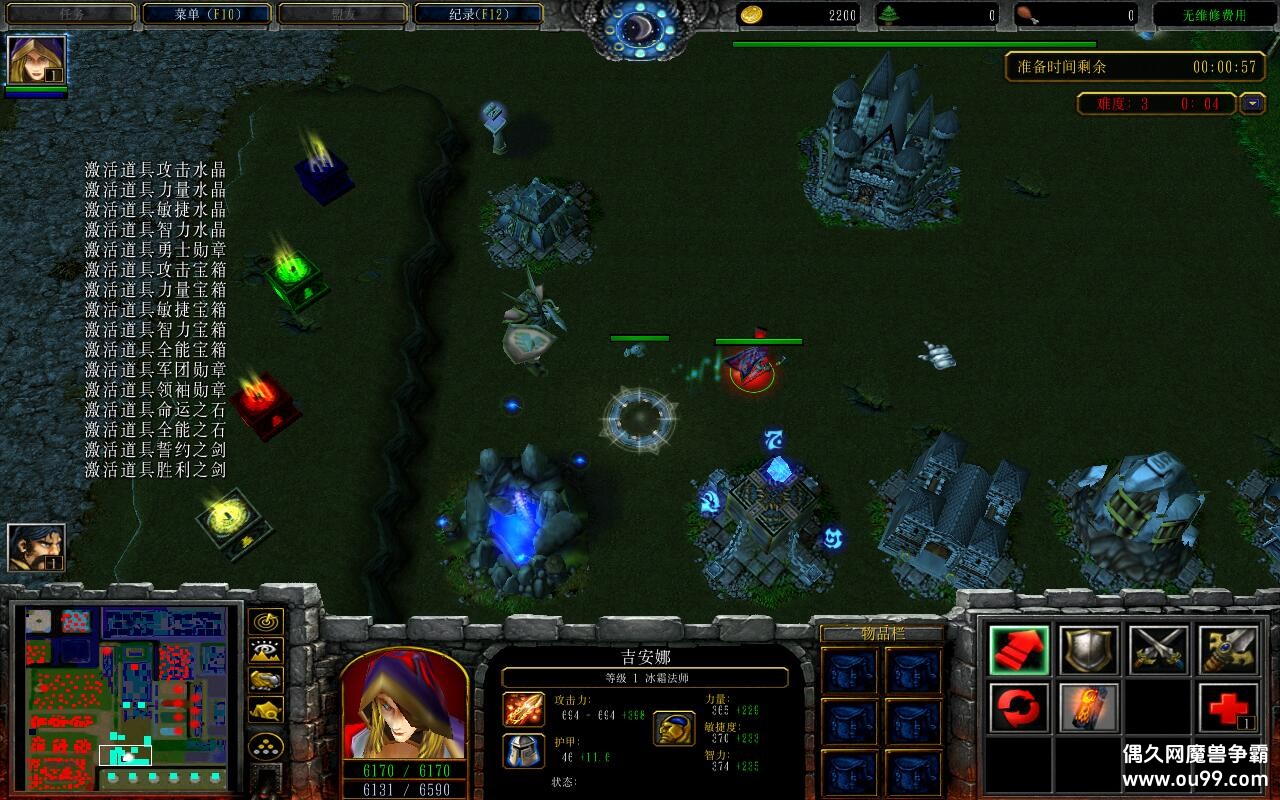Screen dimensions: 1280x800
Task: Click the hero attack damage icon
Action: 523,708
